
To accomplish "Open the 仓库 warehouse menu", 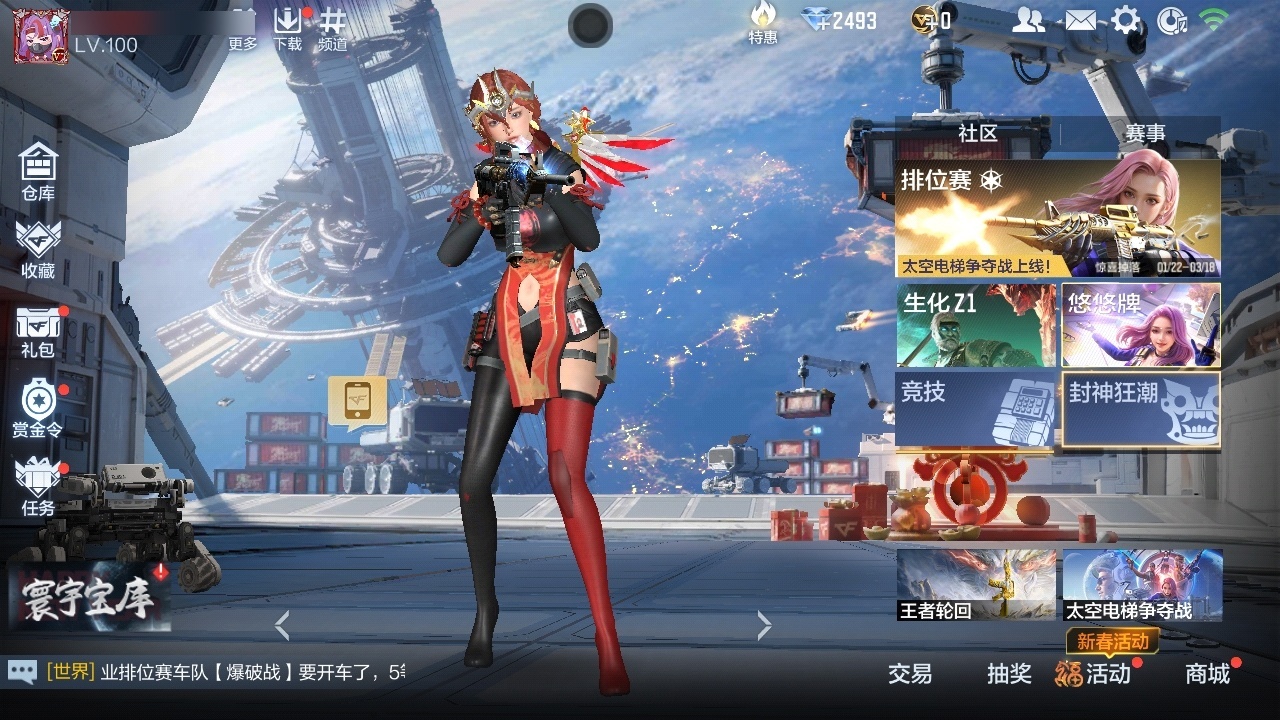I will 38,171.
